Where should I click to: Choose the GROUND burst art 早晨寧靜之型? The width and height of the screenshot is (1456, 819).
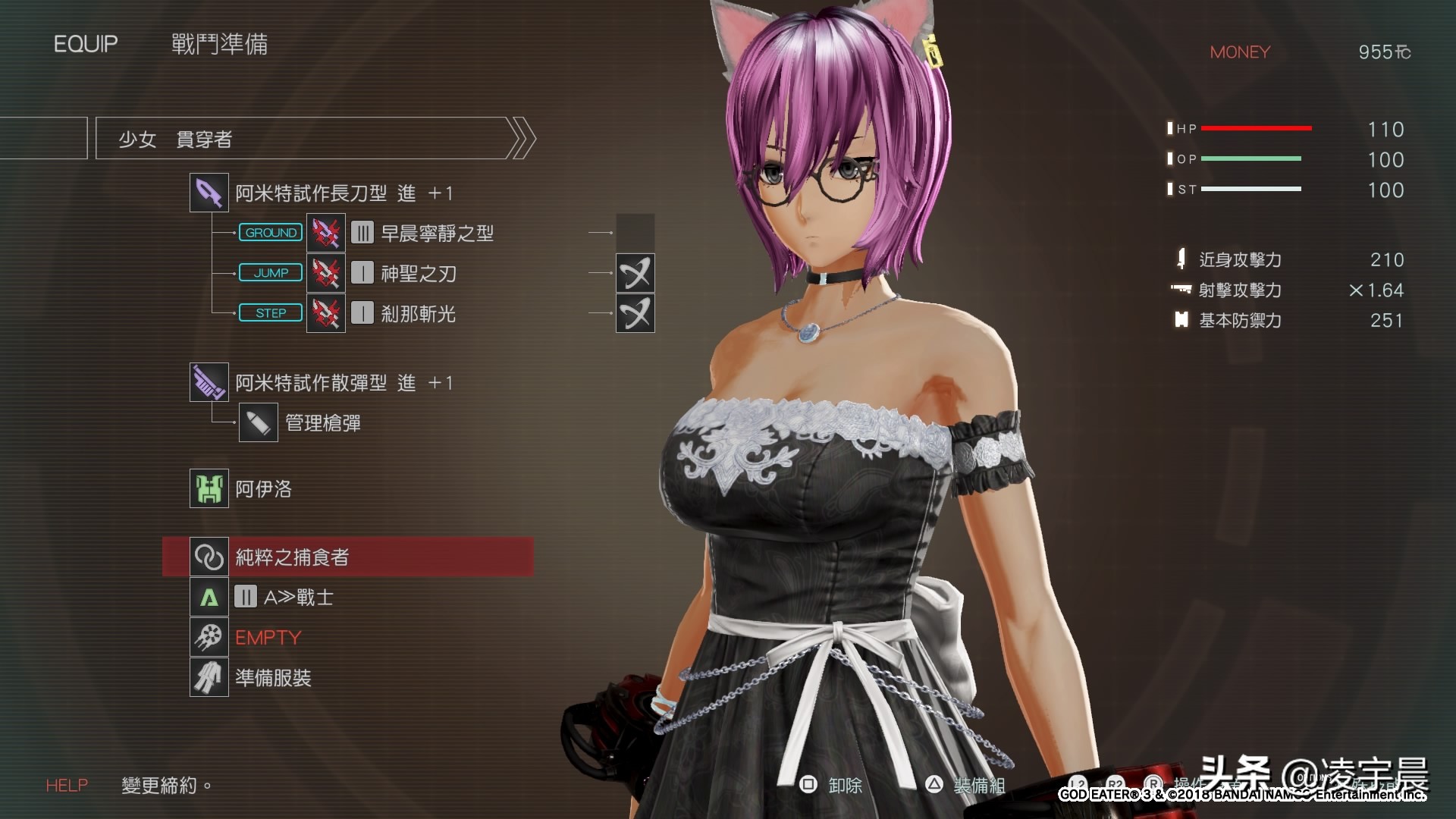436,234
